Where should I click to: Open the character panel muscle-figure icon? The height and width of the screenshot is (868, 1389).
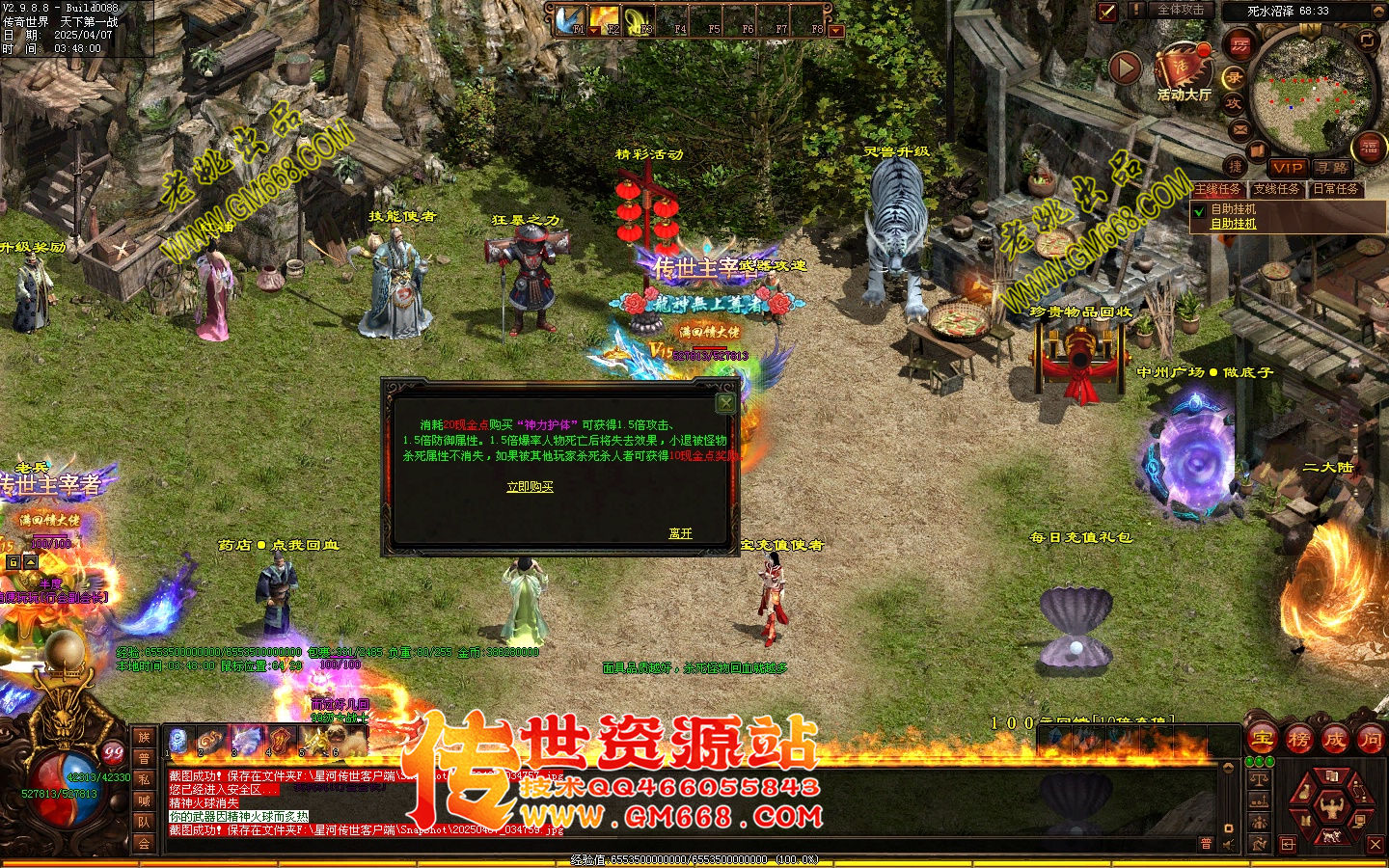point(1331,805)
